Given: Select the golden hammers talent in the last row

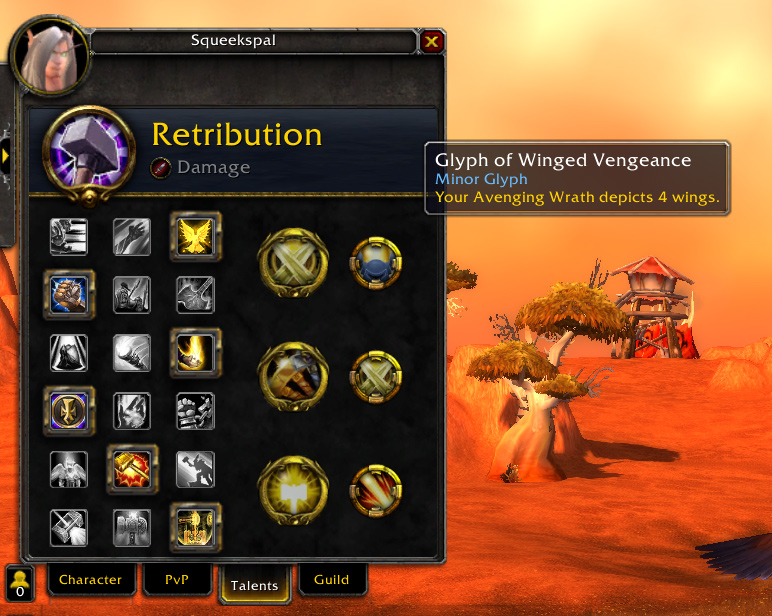Looking at the screenshot, I should [195, 526].
